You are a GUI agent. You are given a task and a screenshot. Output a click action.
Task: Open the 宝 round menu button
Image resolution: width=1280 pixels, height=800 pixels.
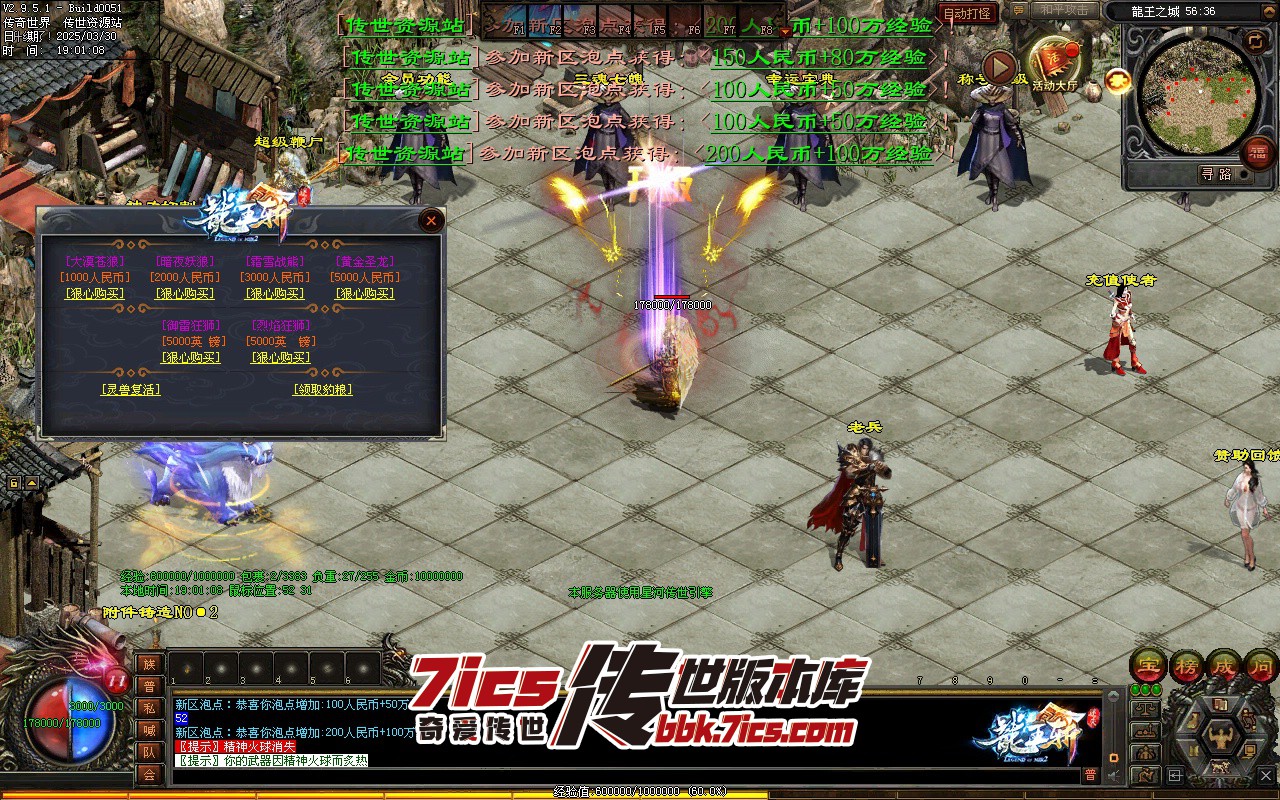(1148, 665)
